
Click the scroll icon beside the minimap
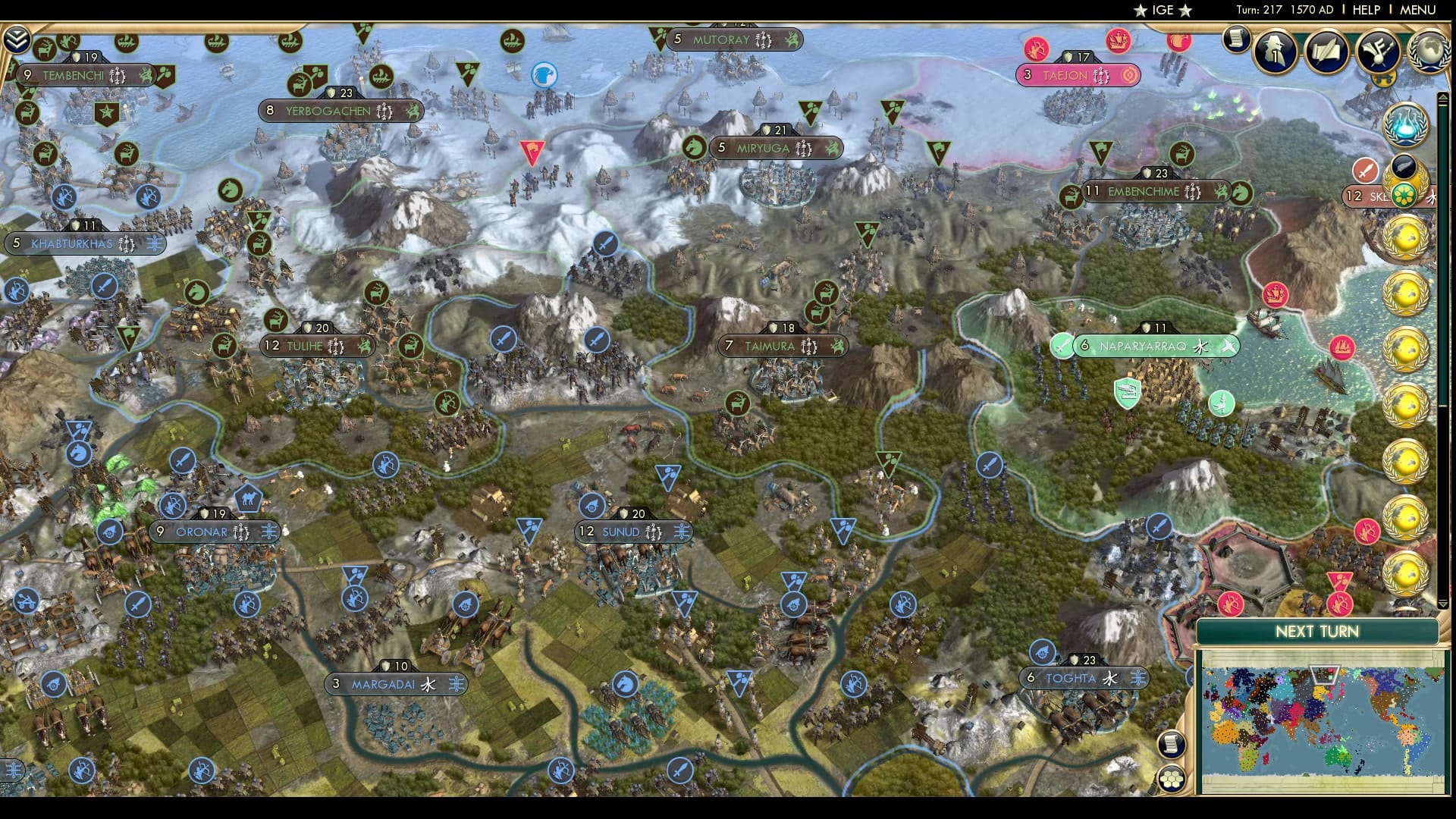pyautogui.click(x=1172, y=743)
